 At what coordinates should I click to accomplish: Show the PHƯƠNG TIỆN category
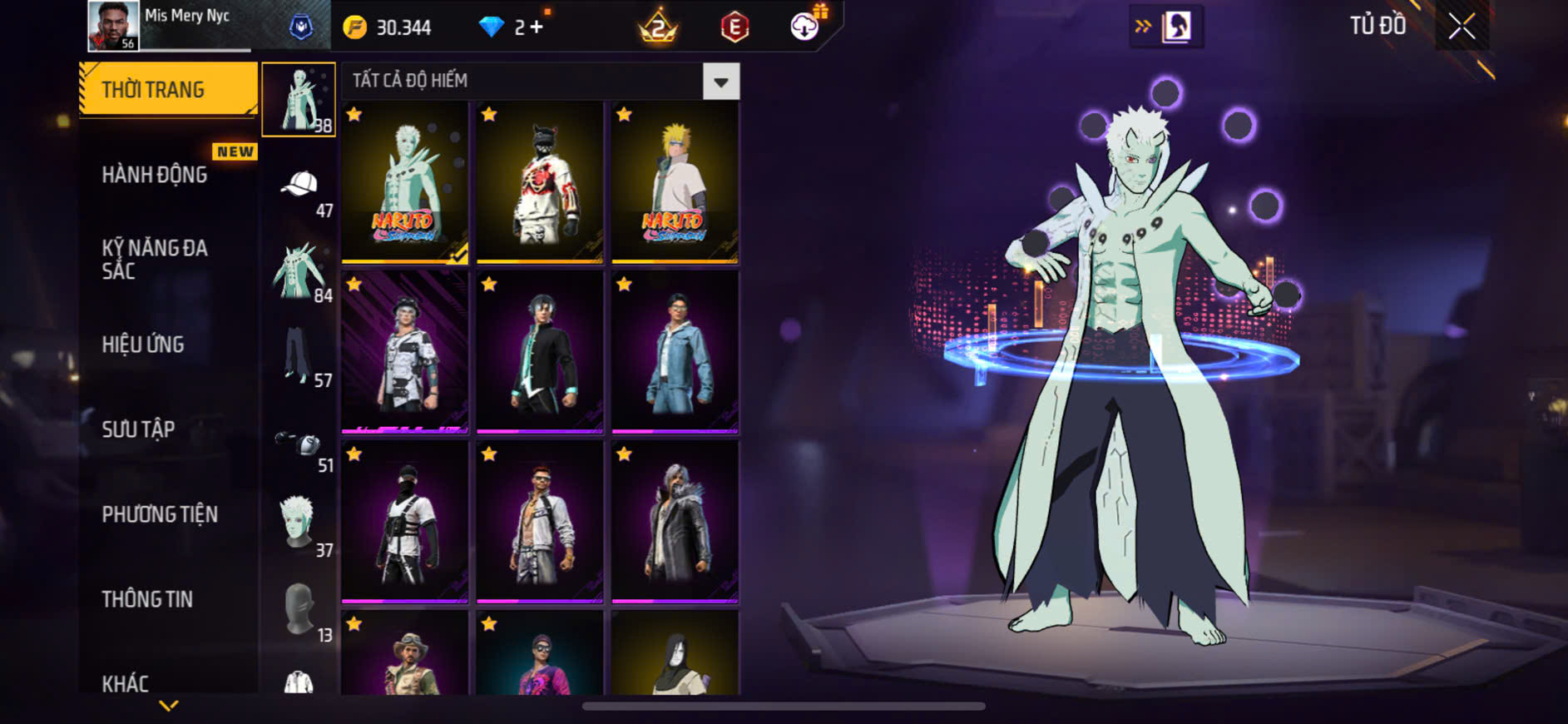coord(160,514)
